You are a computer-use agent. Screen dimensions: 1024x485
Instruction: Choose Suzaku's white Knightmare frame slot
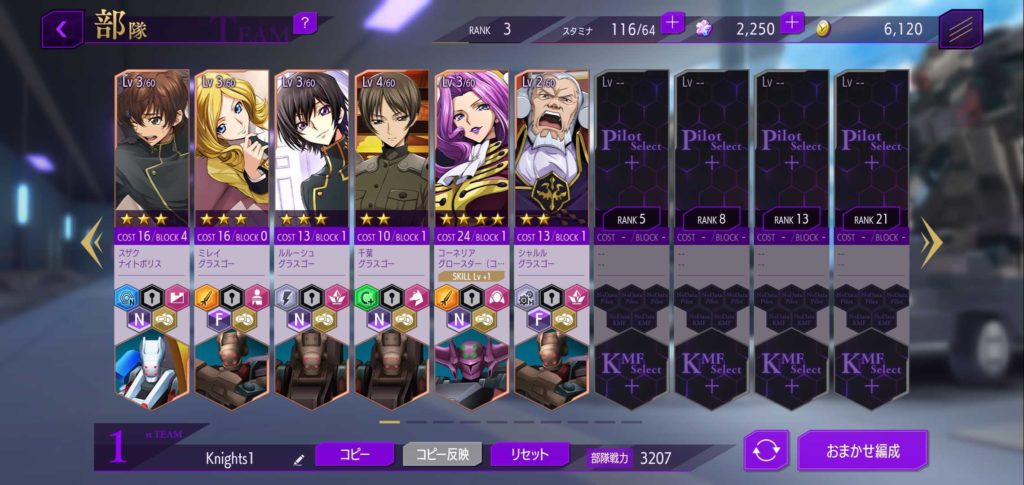click(153, 370)
